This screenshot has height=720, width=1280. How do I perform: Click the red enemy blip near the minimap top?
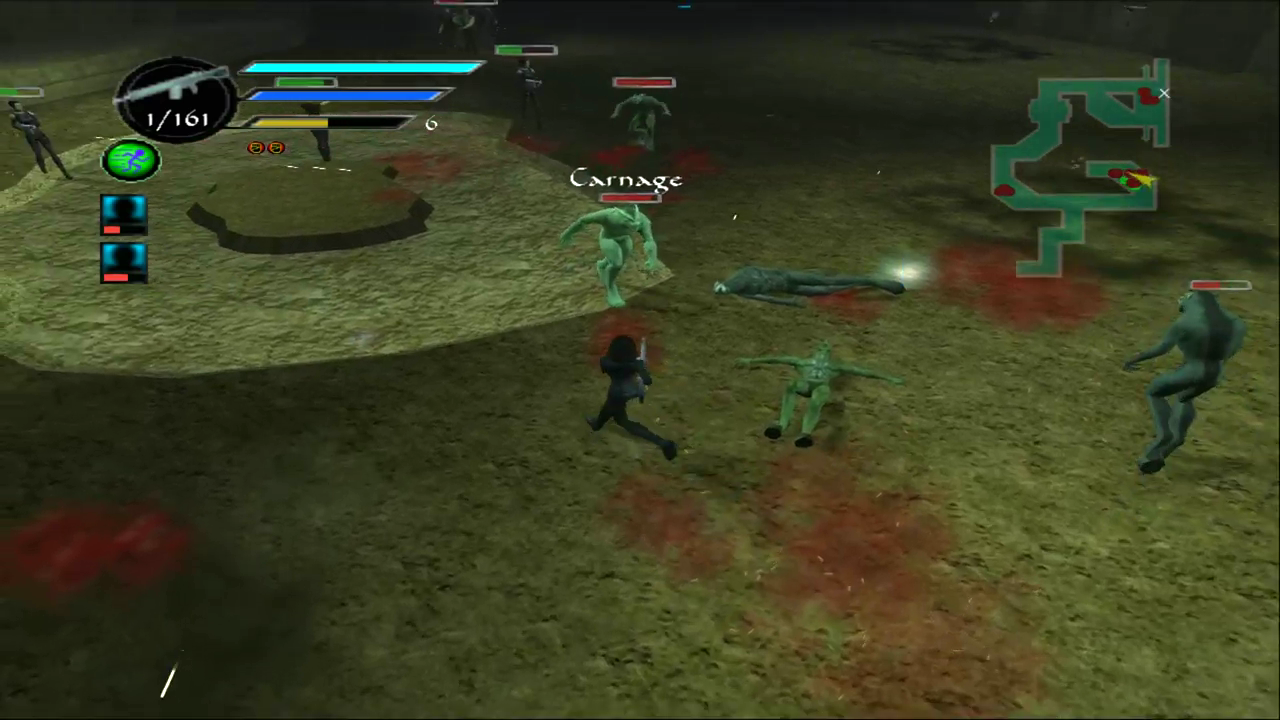pyautogui.click(x=1146, y=97)
